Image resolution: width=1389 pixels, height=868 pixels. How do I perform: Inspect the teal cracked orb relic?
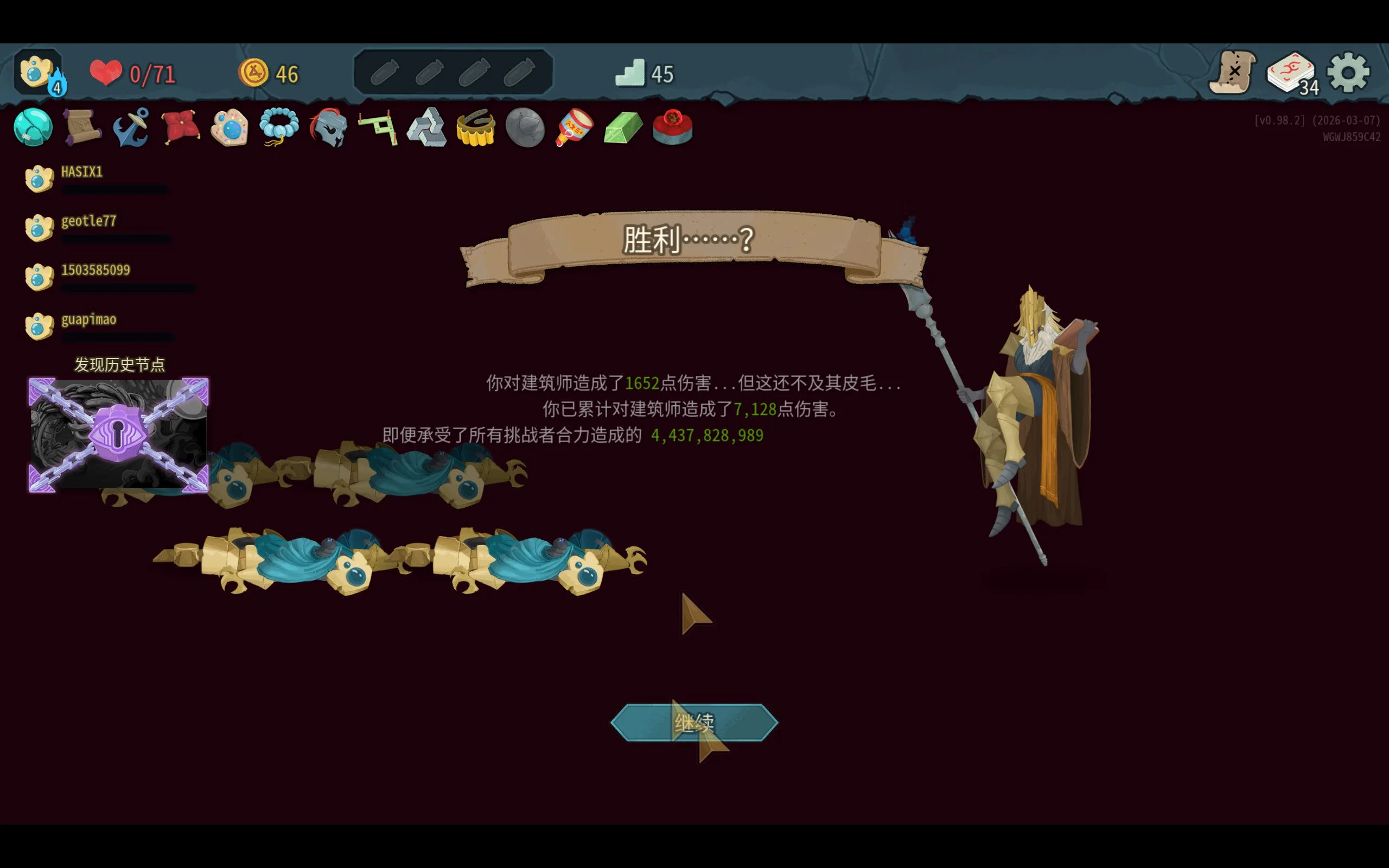point(33,127)
